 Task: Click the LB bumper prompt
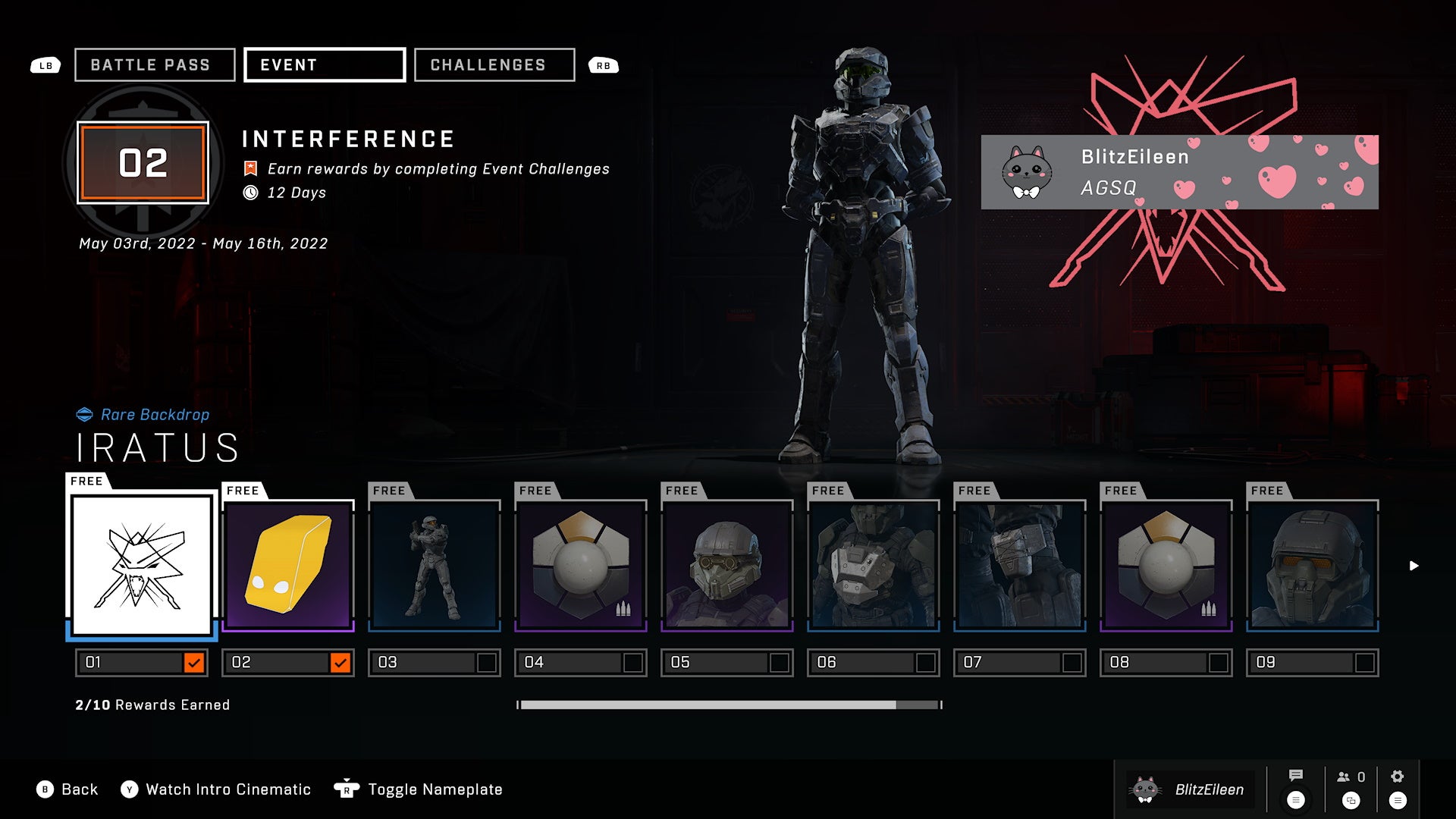pyautogui.click(x=45, y=65)
